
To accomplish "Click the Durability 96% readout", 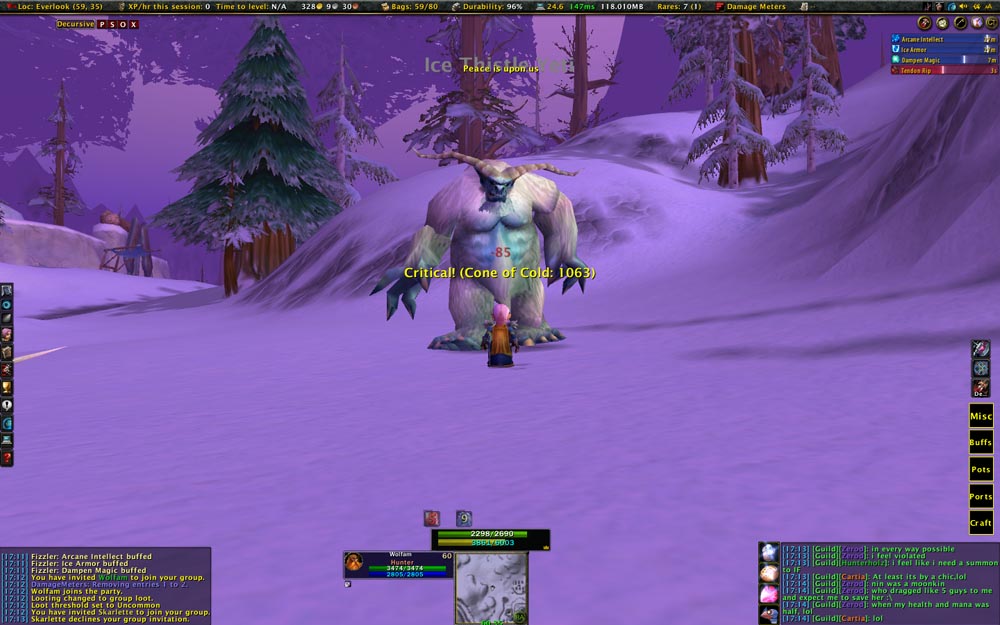I will click(x=487, y=6).
